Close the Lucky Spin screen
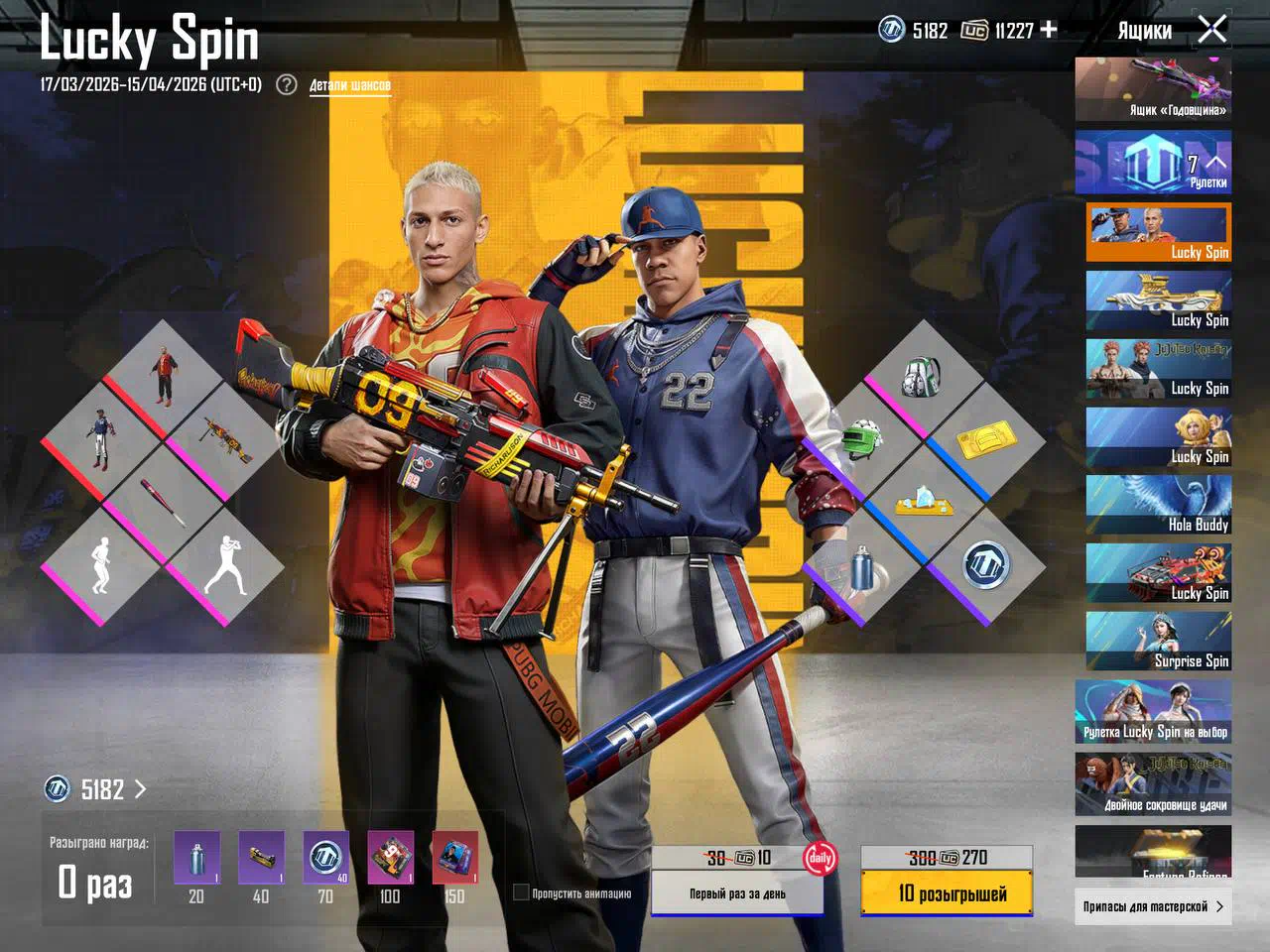The image size is (1270, 952). click(1212, 30)
